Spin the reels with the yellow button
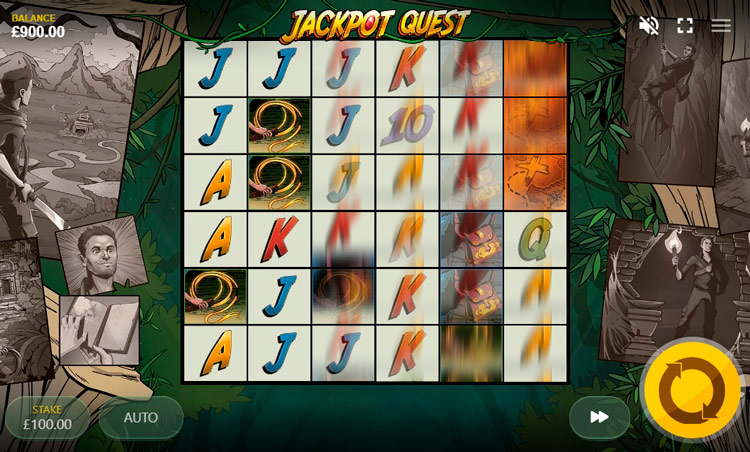 coord(692,390)
